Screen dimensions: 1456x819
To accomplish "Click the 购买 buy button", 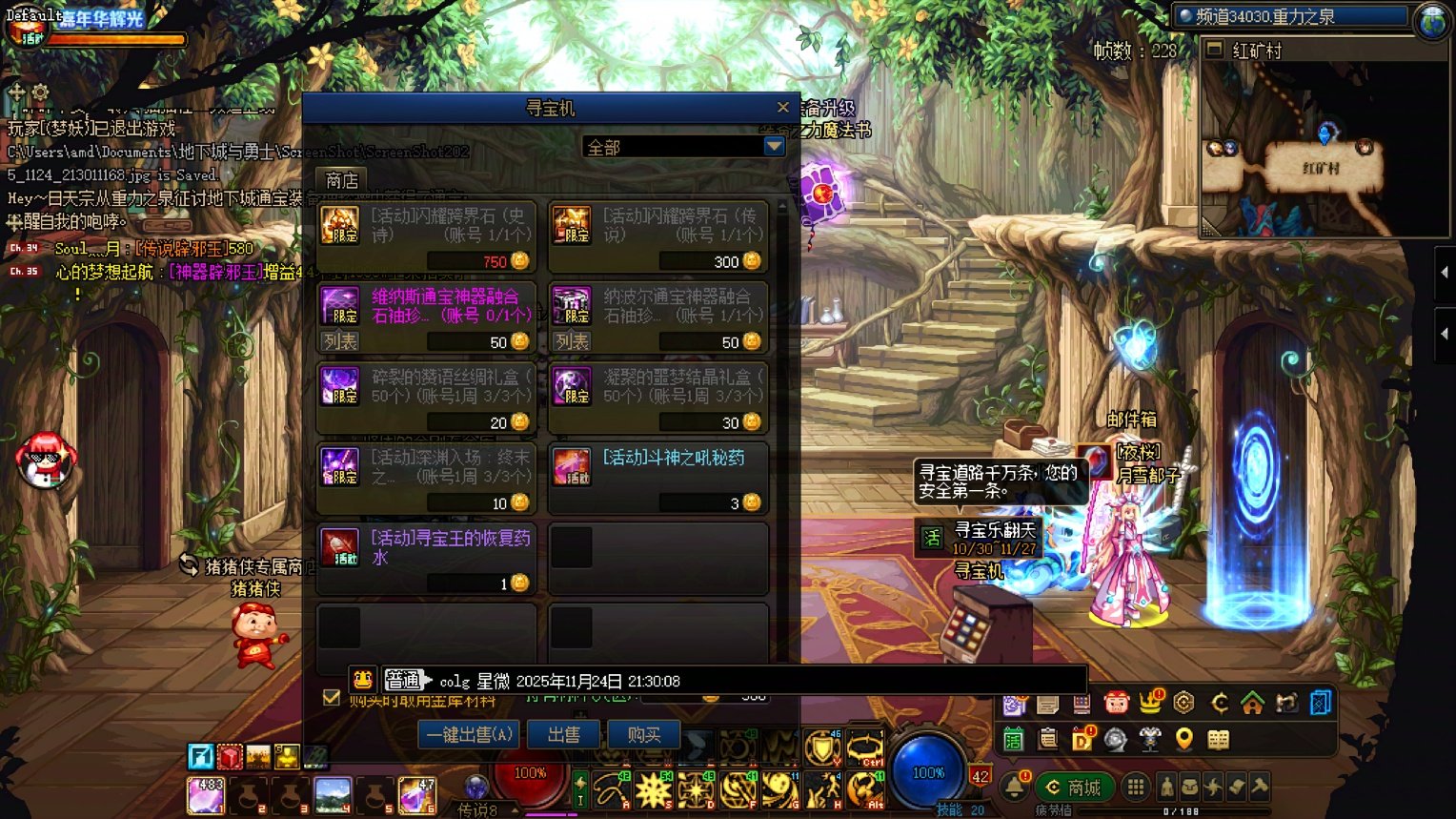I will point(644,734).
